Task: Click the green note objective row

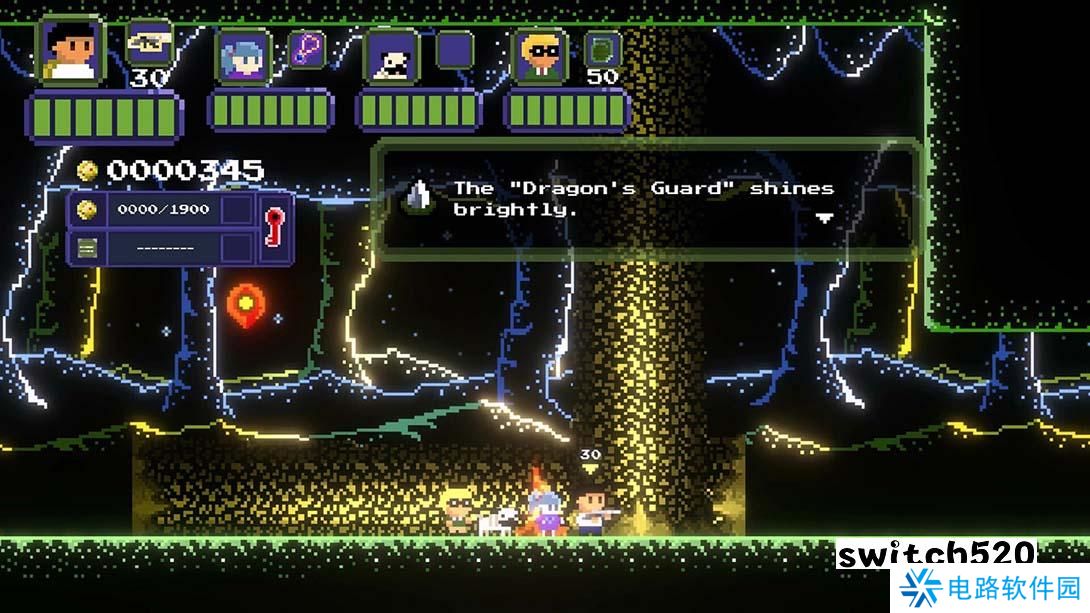Action: (162, 246)
